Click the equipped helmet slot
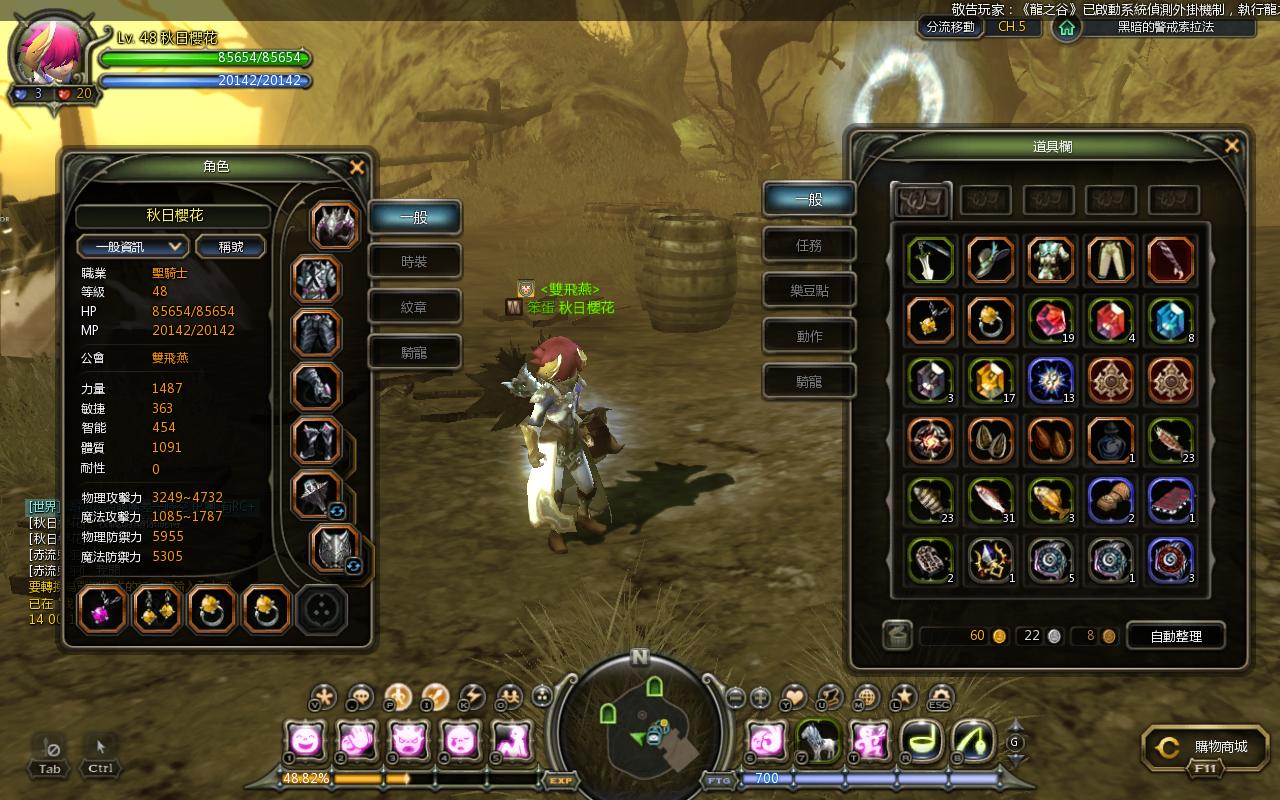 tap(336, 226)
